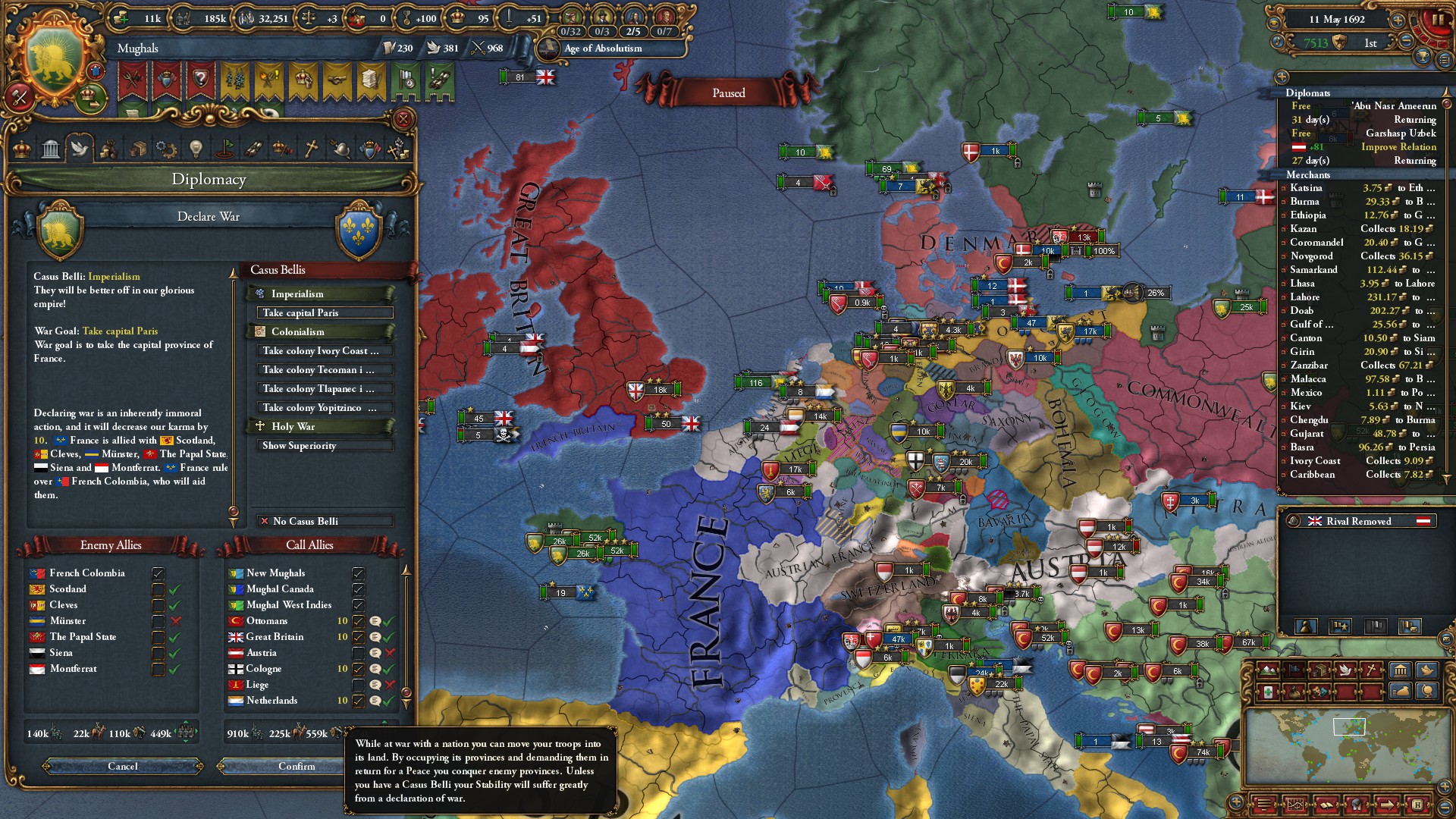The image size is (1456, 819).
Task: Close the Diplomacy panel
Action: click(403, 119)
